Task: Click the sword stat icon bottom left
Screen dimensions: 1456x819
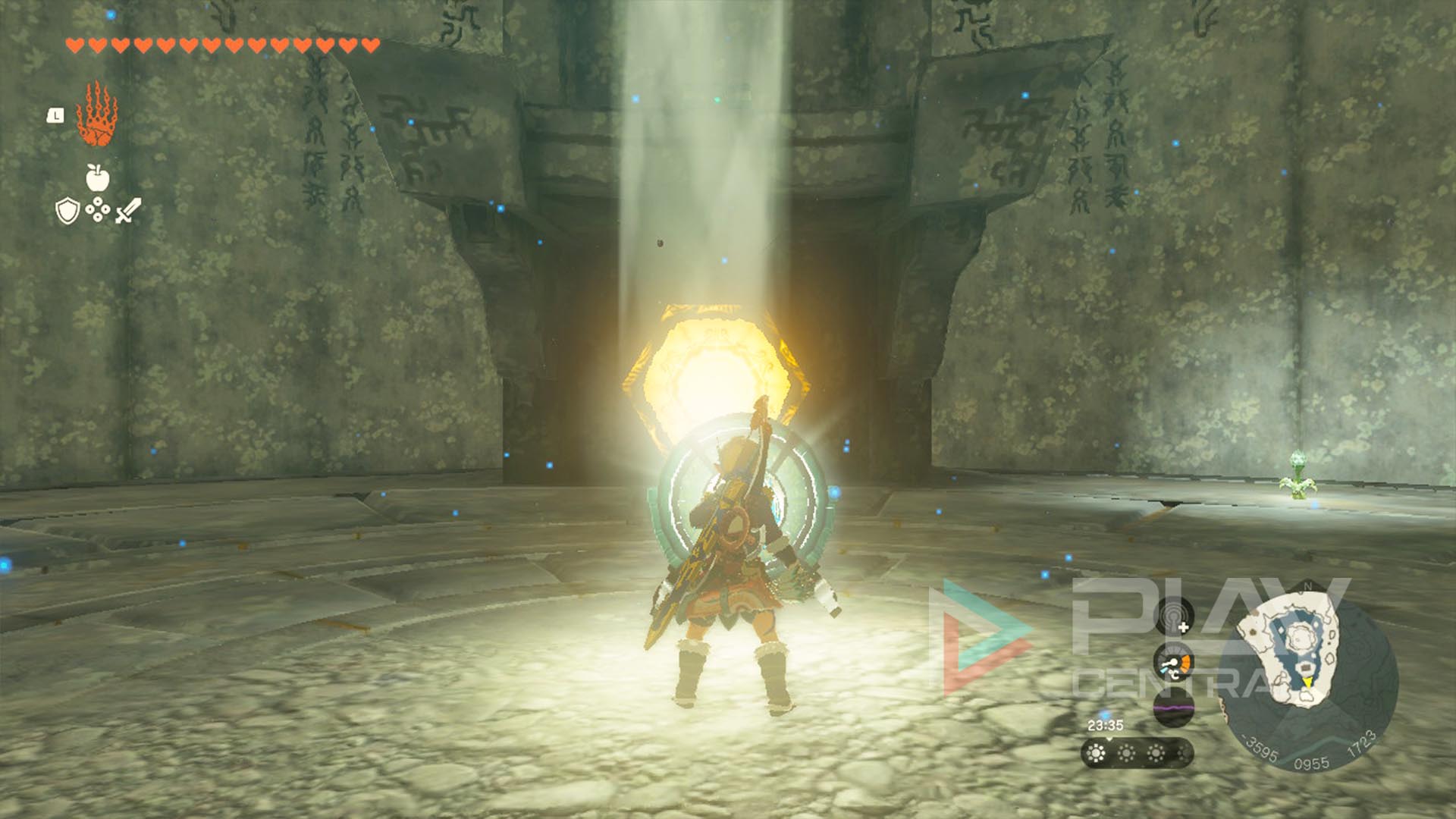Action: click(128, 210)
